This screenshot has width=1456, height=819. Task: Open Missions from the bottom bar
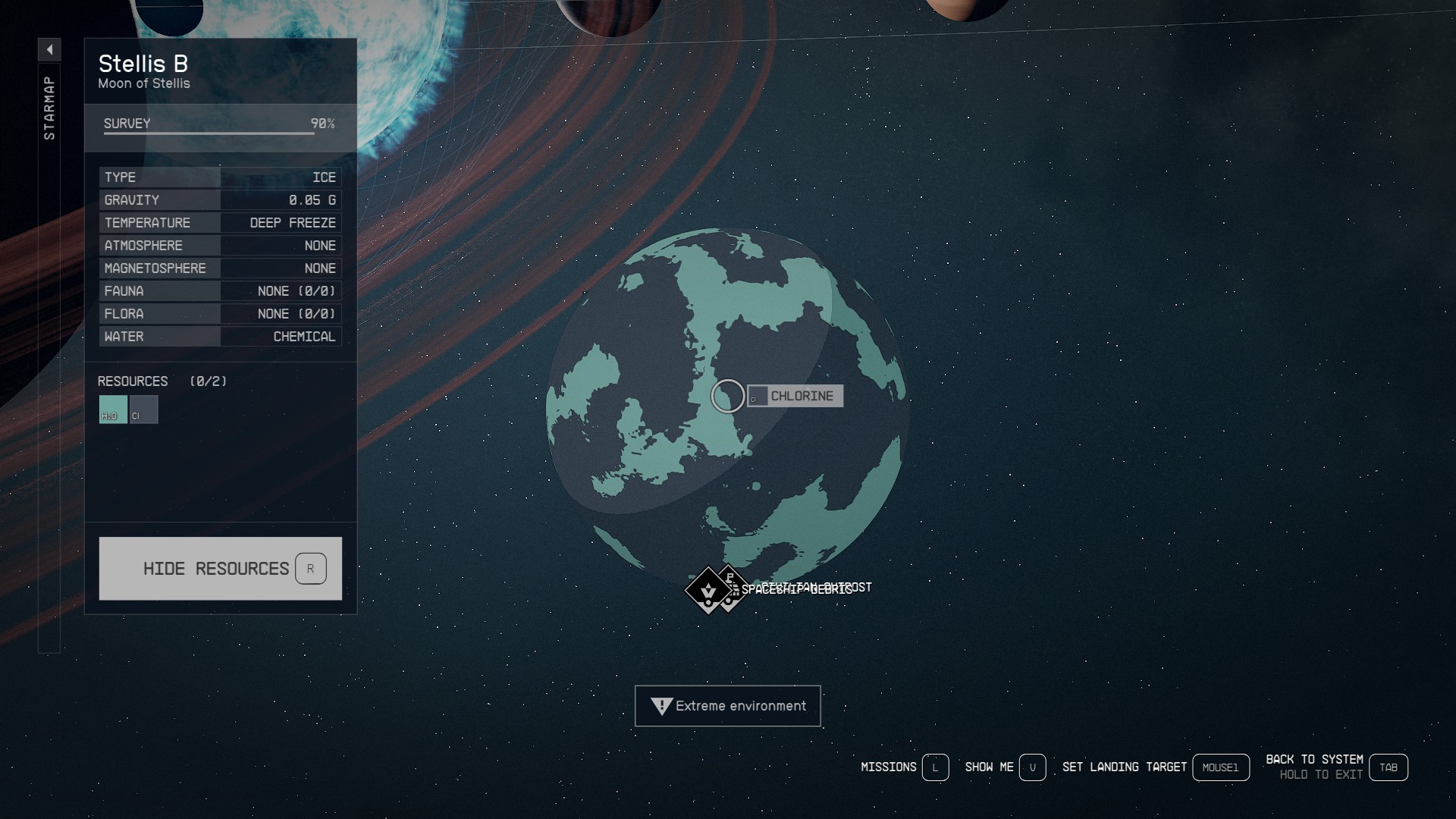pyautogui.click(x=887, y=767)
